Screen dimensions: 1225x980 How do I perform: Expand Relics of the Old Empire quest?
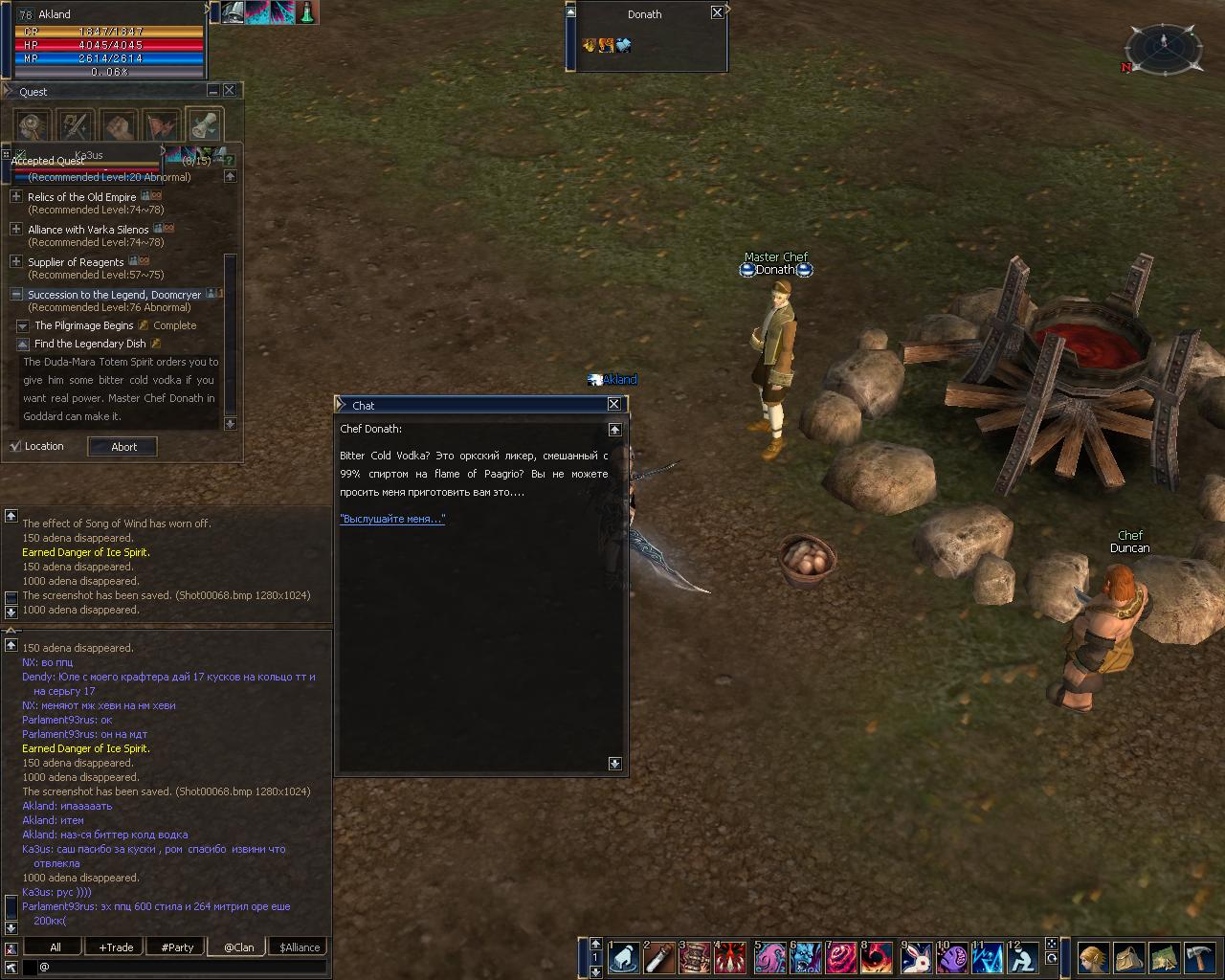point(16,196)
